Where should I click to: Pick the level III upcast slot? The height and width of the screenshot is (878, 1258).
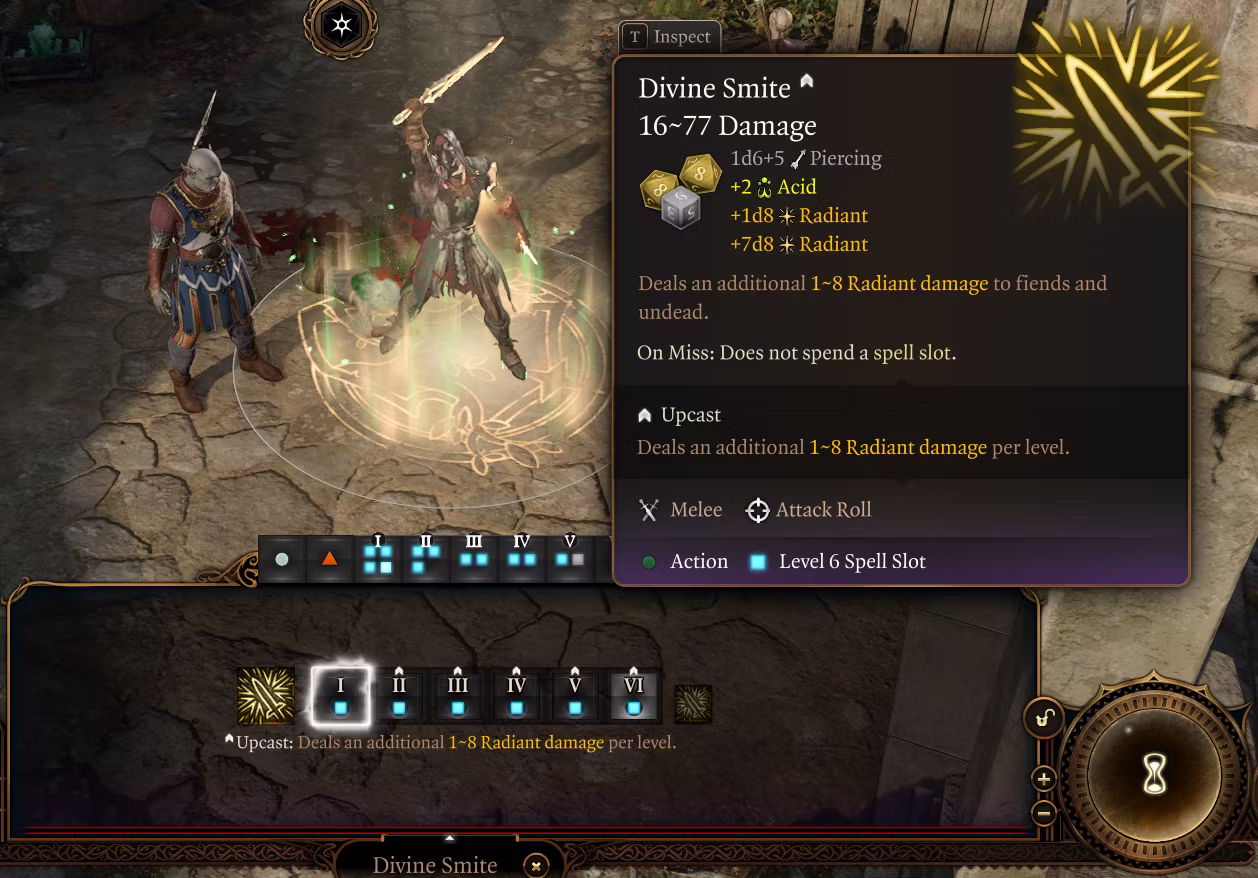458,697
